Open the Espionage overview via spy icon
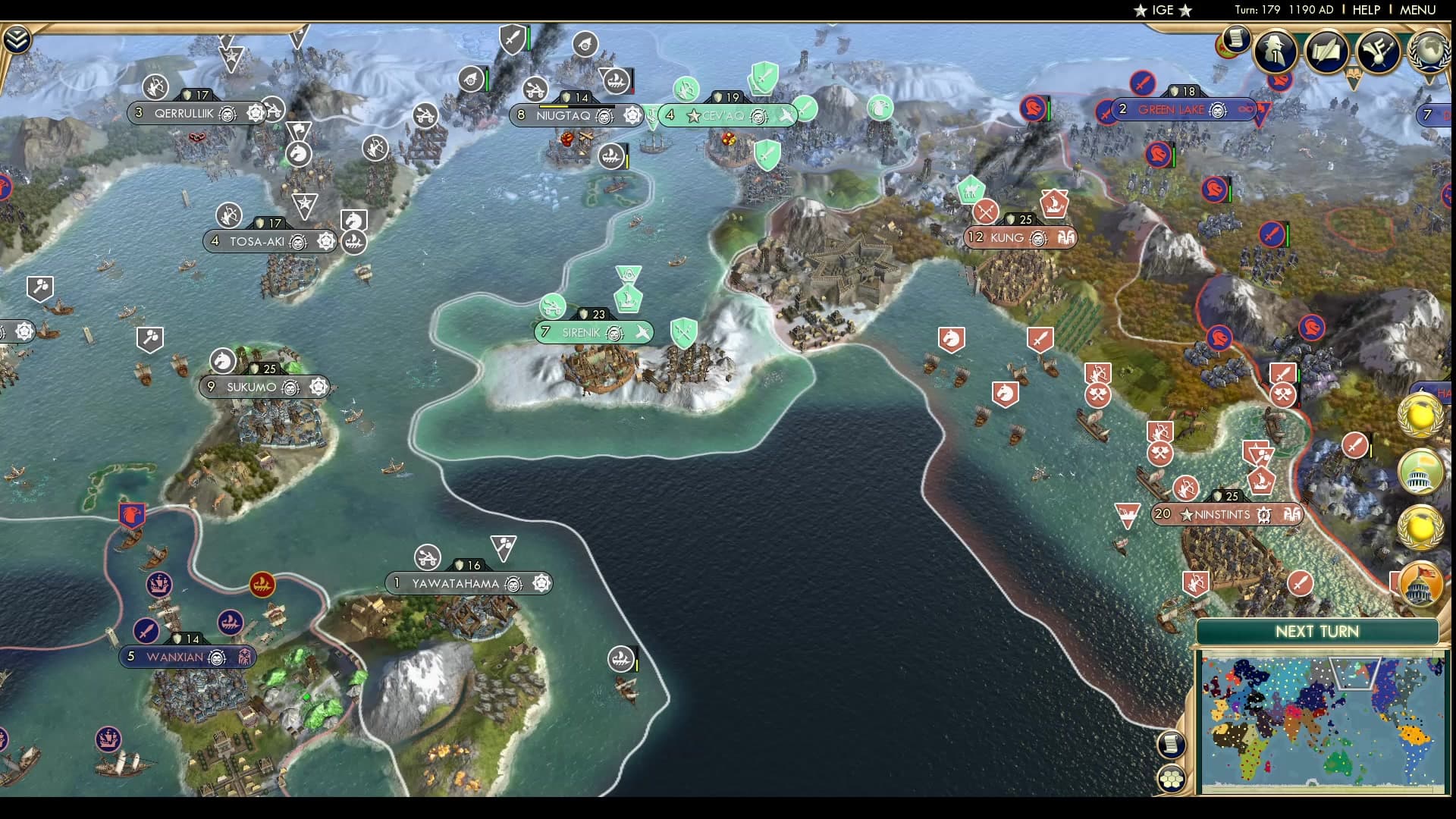 pos(1276,52)
